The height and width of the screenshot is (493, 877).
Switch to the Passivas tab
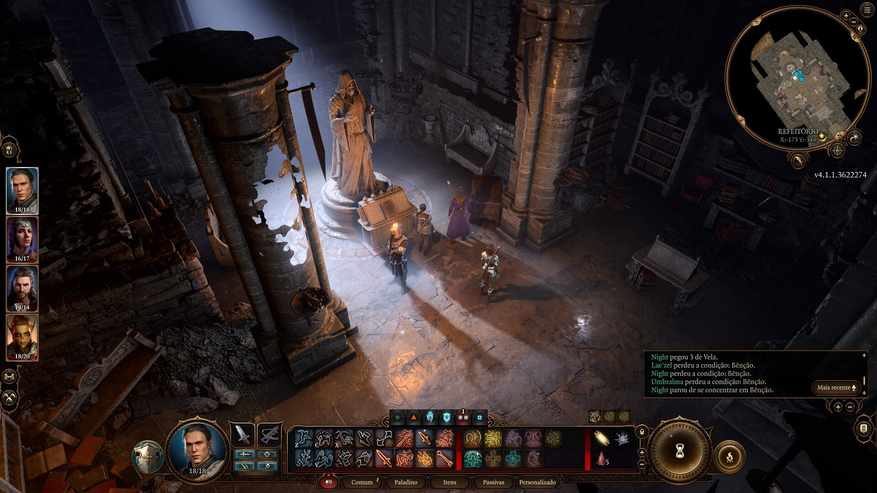click(493, 482)
